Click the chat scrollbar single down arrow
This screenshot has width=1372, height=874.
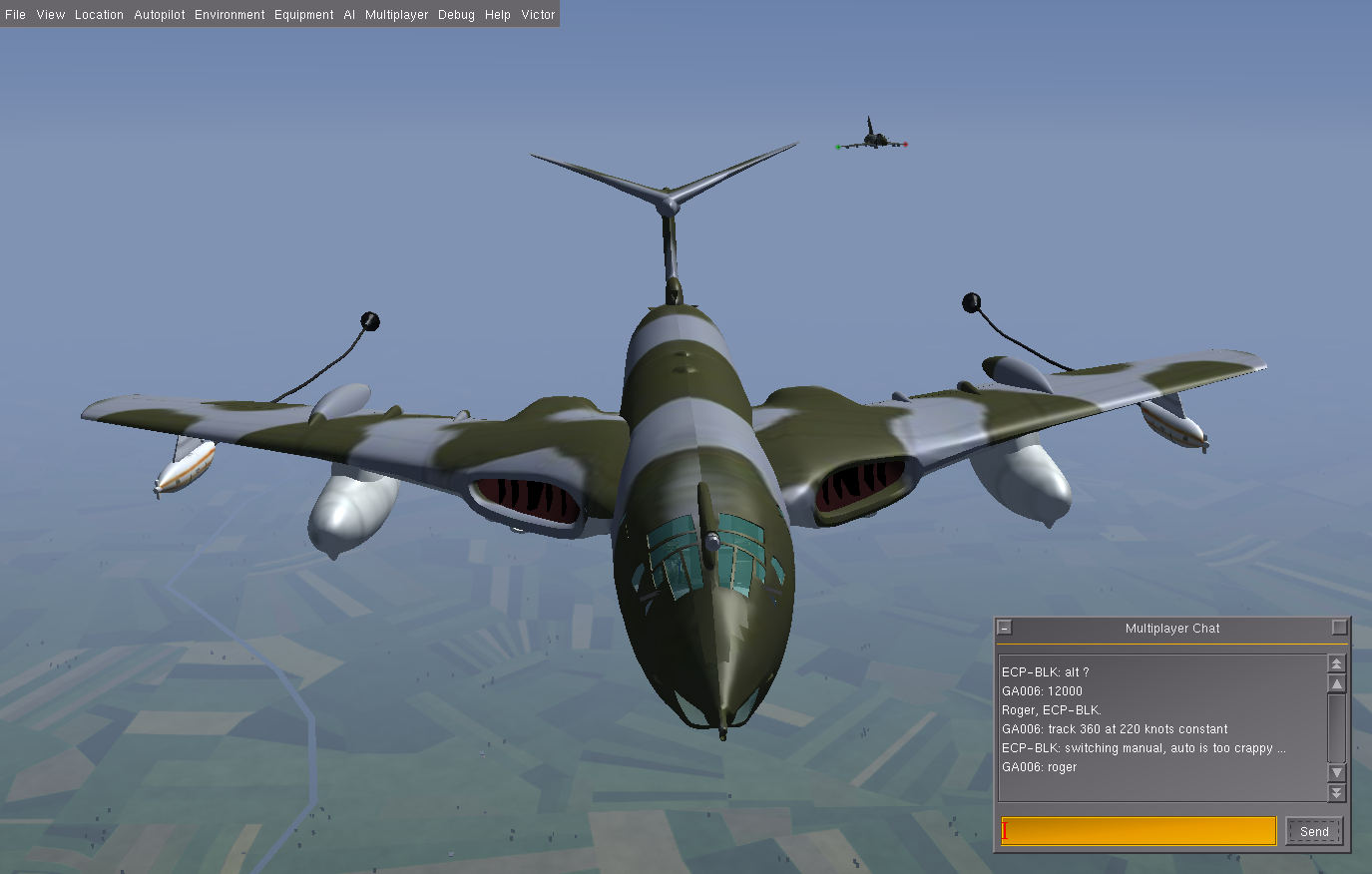1337,773
